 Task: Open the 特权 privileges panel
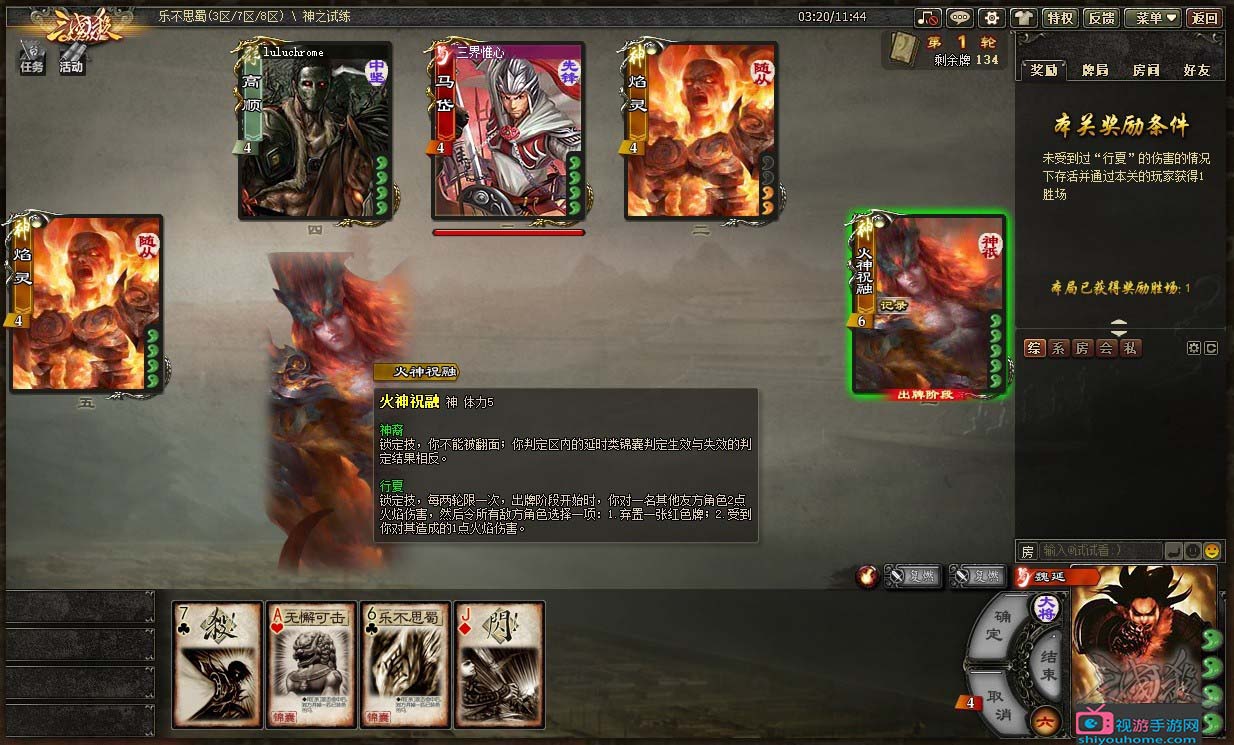1058,18
